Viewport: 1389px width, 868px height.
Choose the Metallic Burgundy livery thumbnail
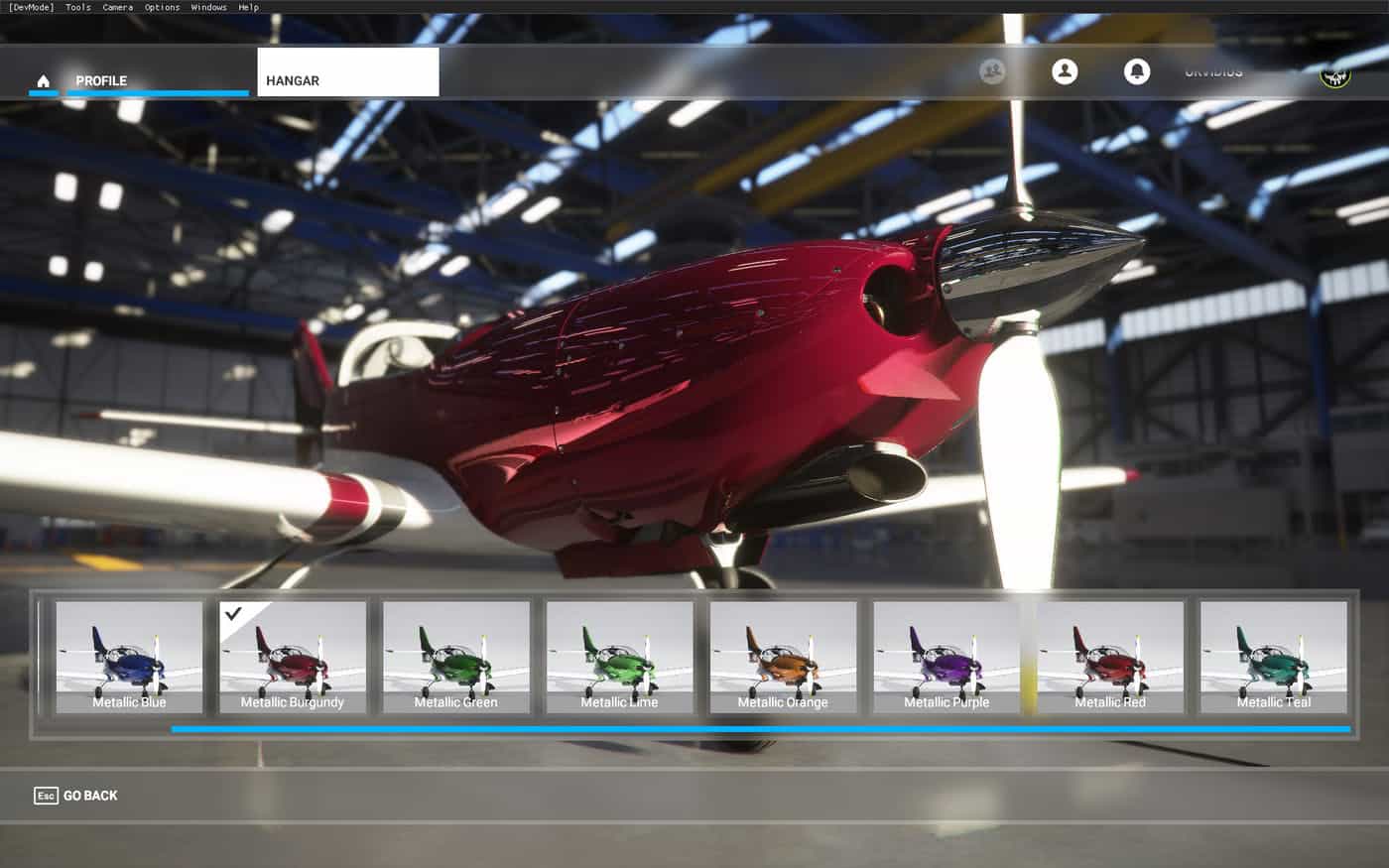(293, 657)
